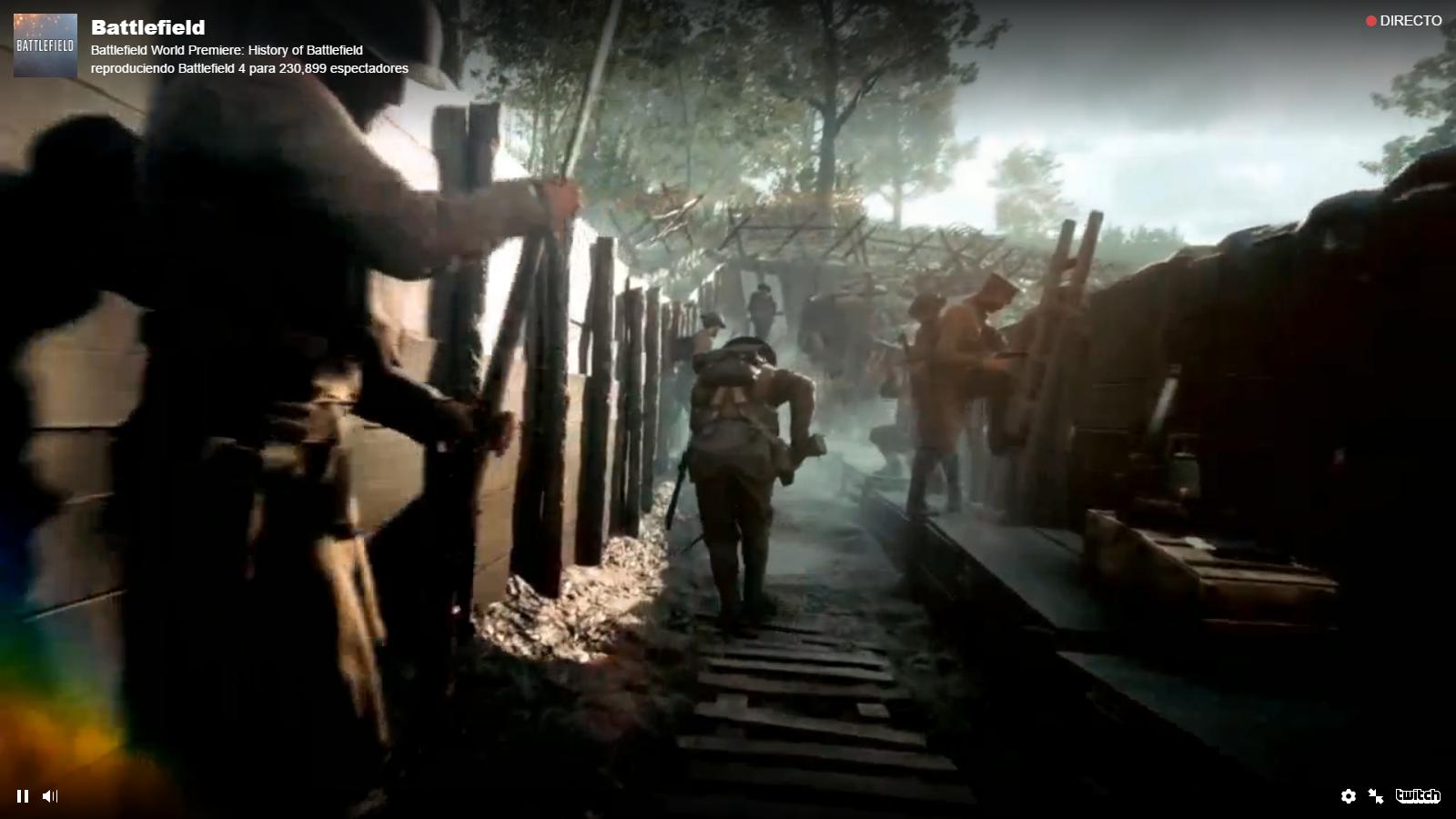Select the gear icon to change stream quality
This screenshot has width=1456, height=819.
(x=1348, y=795)
